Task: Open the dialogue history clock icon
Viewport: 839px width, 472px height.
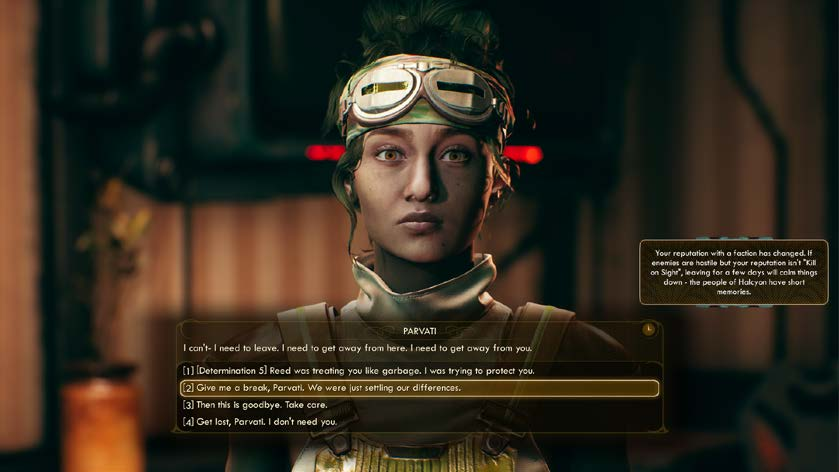Action: point(649,329)
